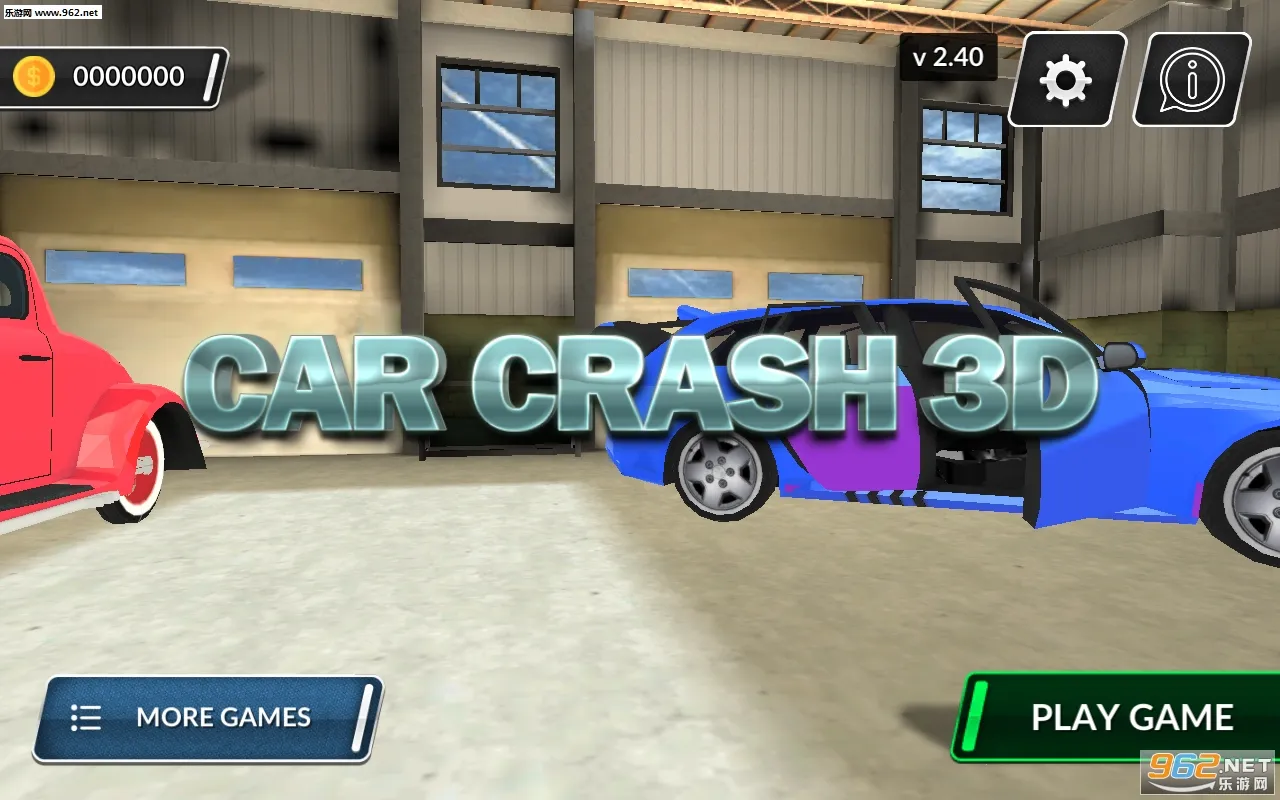Click the blue stripe accent on MORE GAMES
The width and height of the screenshot is (1280, 800).
click(364, 717)
